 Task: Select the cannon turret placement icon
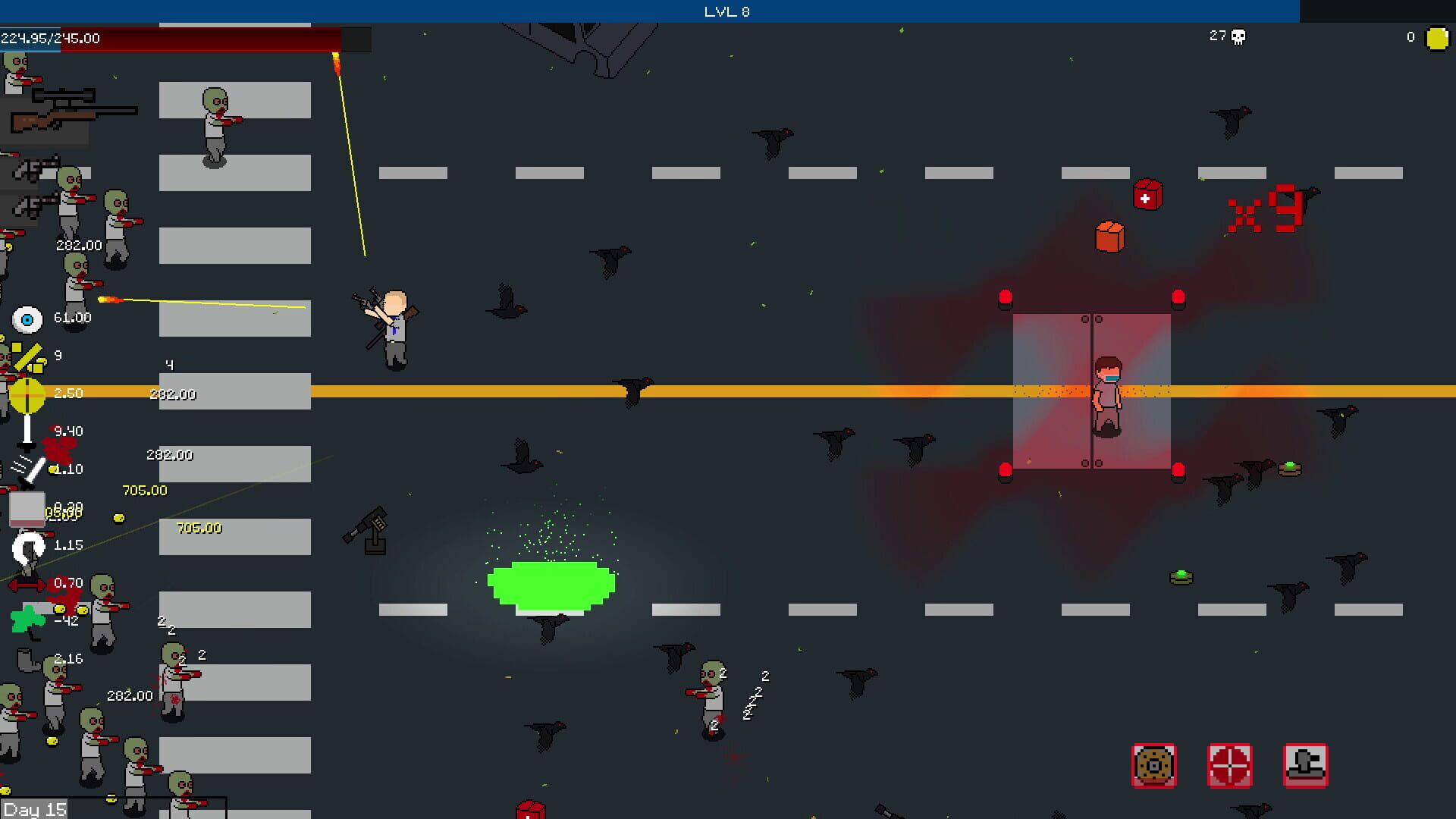click(x=1305, y=767)
